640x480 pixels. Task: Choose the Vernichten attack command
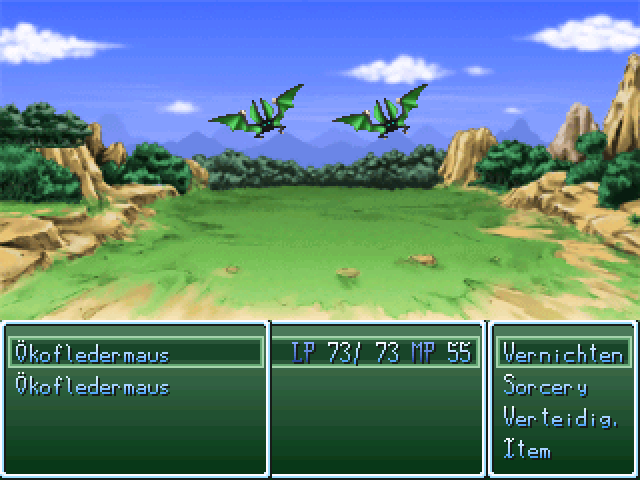tap(563, 354)
